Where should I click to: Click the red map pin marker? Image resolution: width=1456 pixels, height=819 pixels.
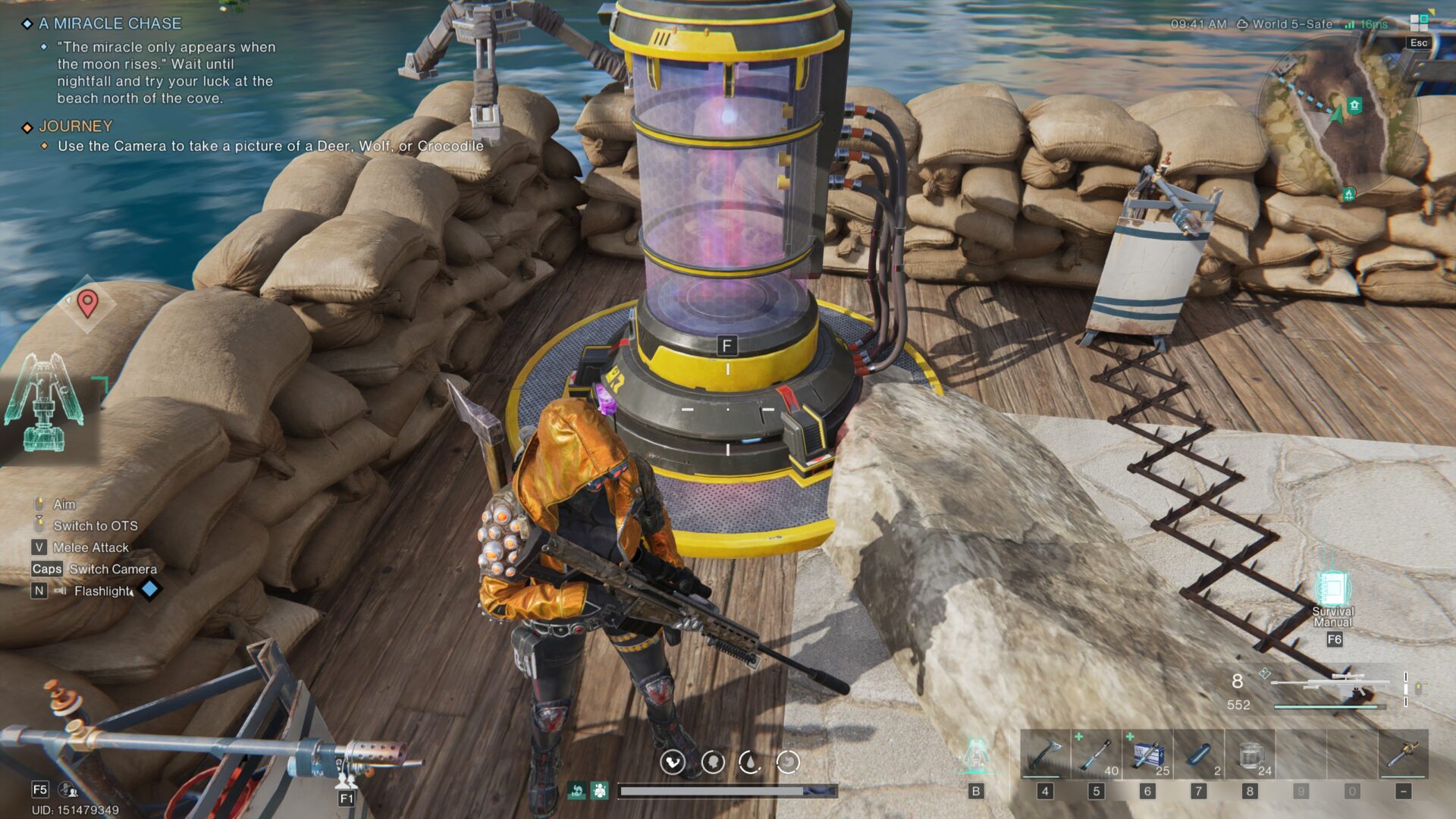[x=87, y=303]
